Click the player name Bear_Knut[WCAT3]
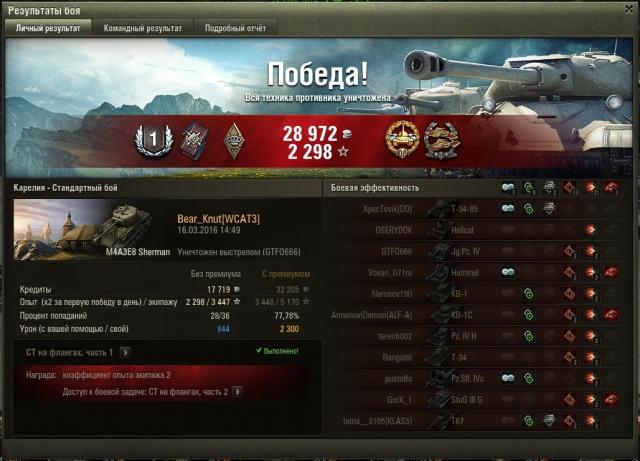 point(218,218)
